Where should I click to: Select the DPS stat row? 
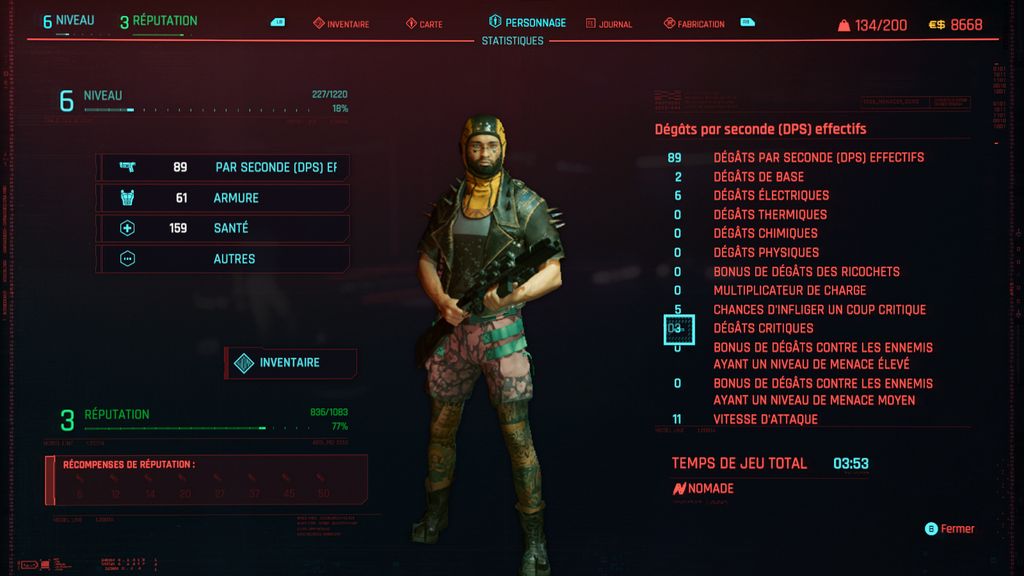coord(223,168)
